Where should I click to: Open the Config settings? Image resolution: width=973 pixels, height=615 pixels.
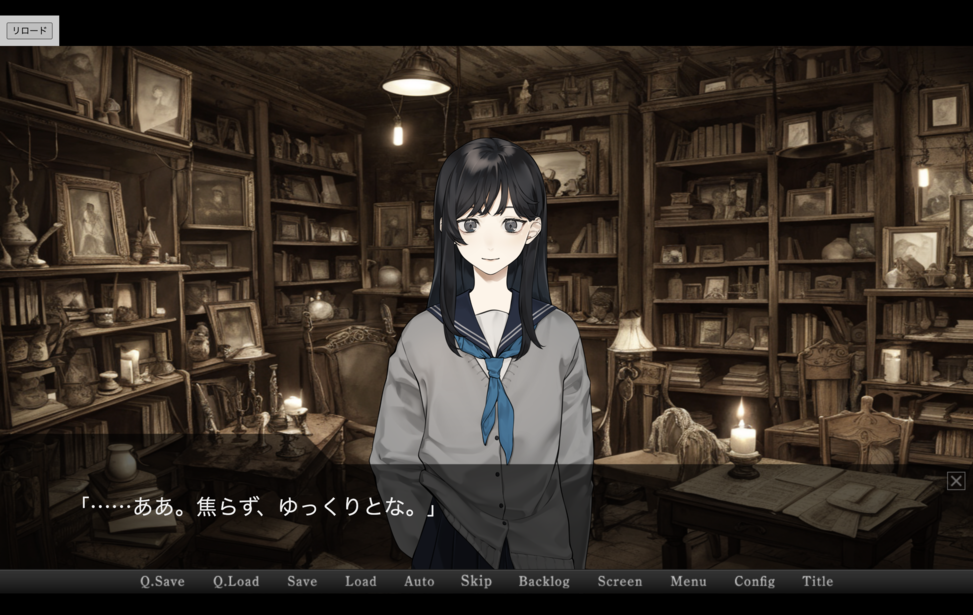tap(754, 581)
